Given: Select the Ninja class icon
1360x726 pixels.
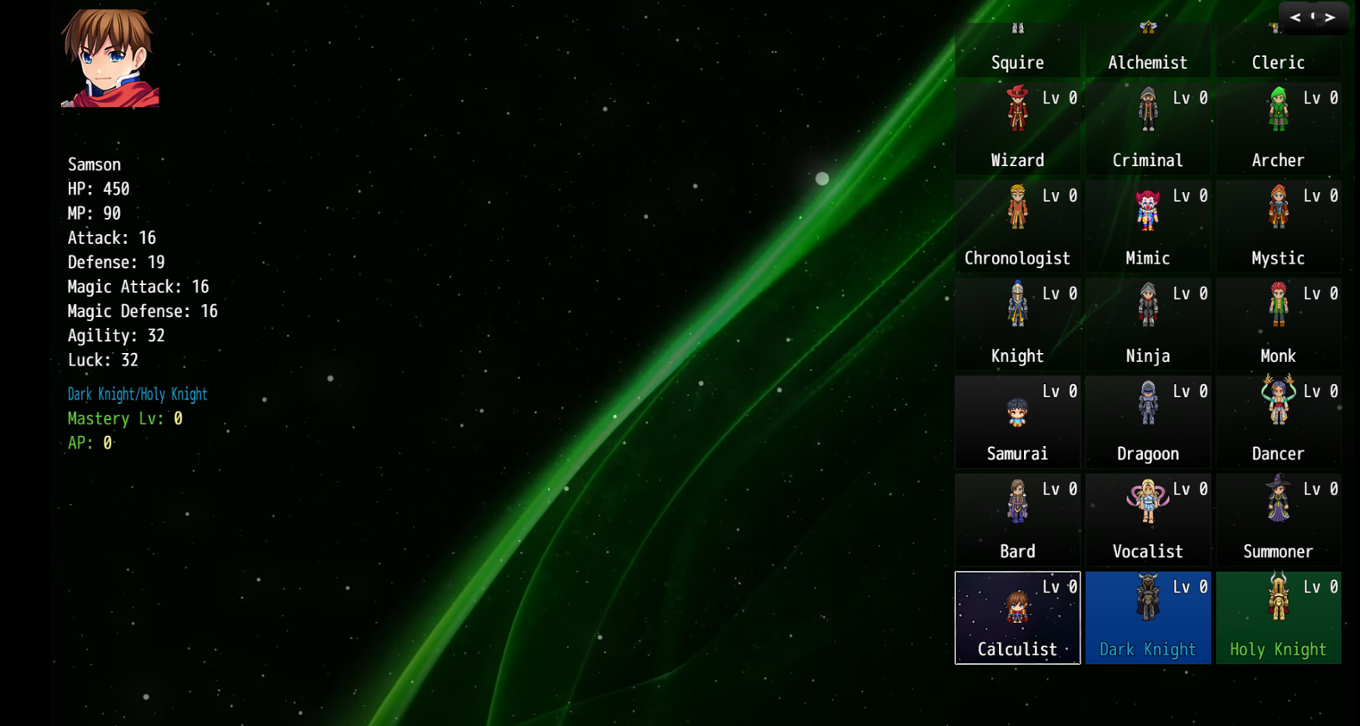Looking at the screenshot, I should (x=1147, y=304).
